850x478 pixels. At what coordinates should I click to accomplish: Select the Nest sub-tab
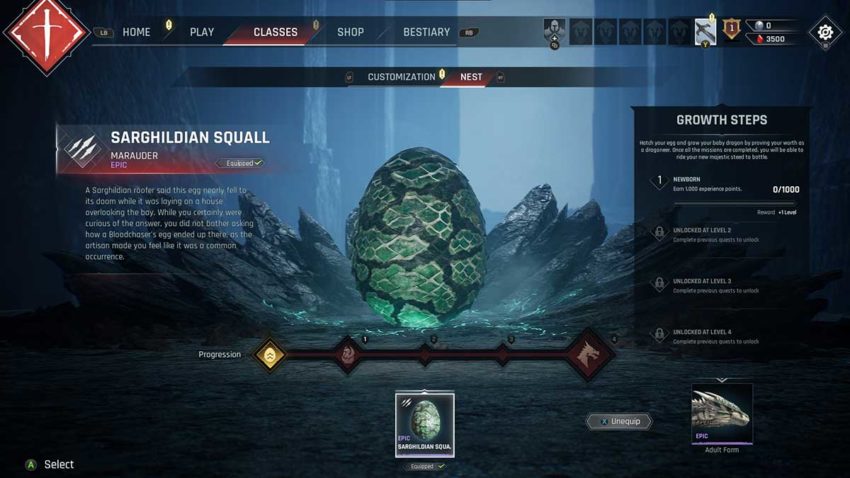pyautogui.click(x=471, y=77)
